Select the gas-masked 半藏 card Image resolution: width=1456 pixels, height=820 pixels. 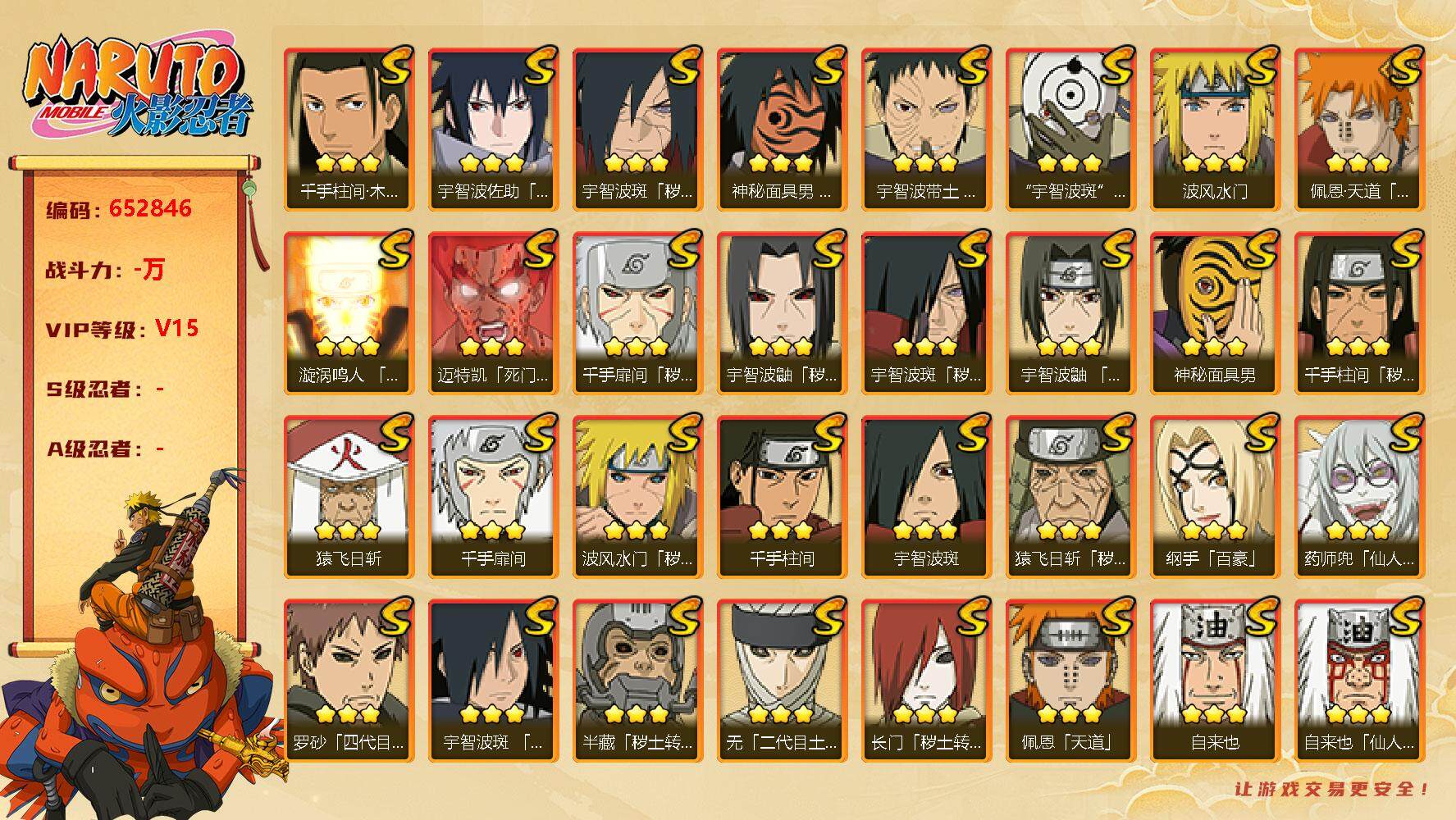coord(638,680)
